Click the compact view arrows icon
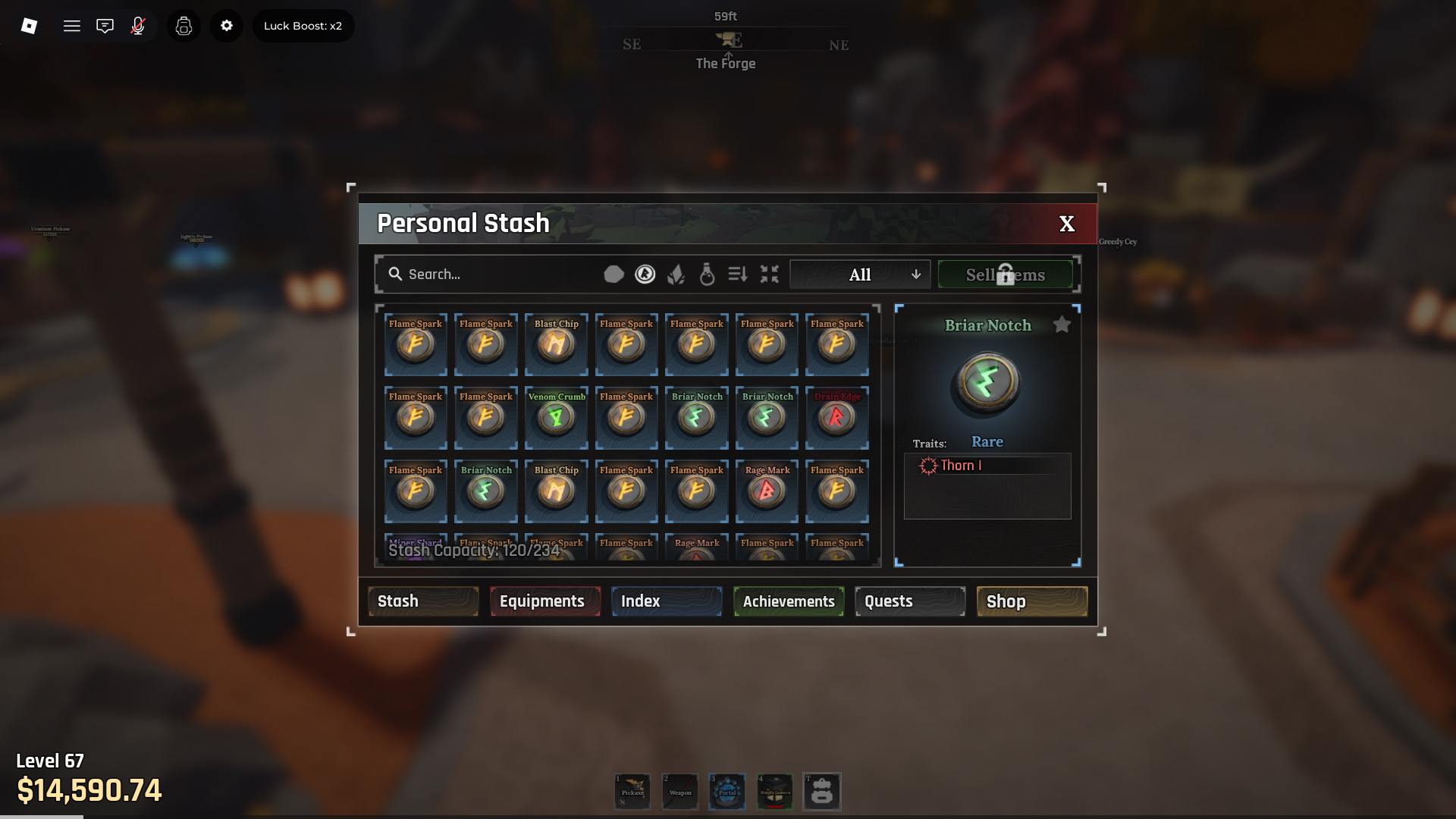This screenshot has height=819, width=1456. 769,274
